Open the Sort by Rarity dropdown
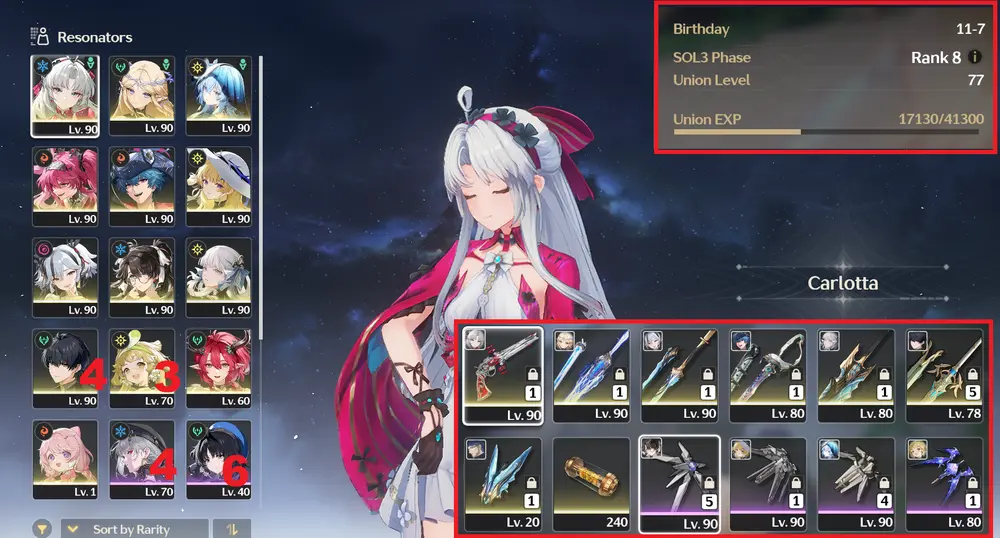Screen dimensions: 1000x538 (x=135, y=529)
